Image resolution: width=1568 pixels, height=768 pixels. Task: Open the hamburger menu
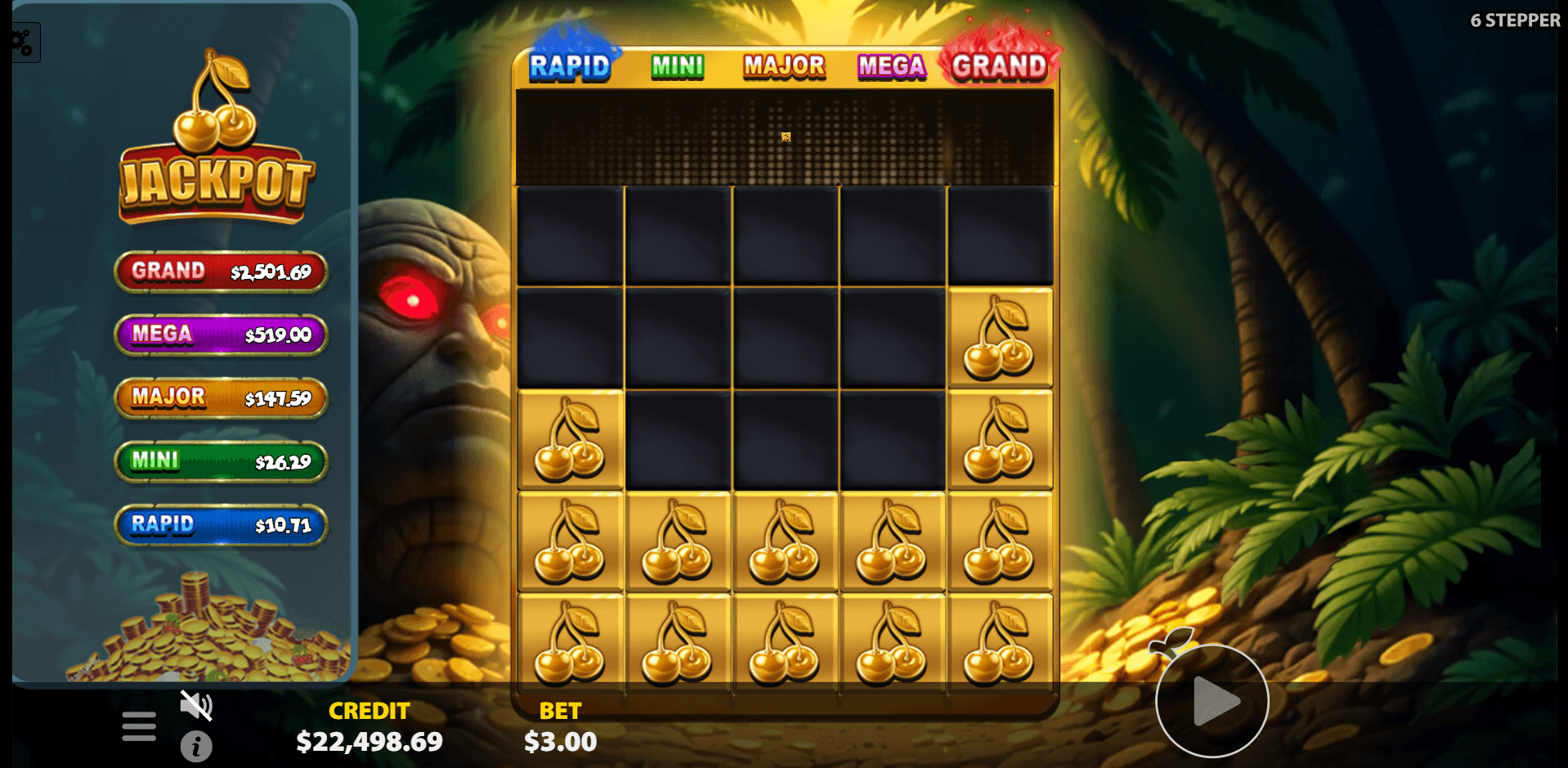(x=138, y=724)
